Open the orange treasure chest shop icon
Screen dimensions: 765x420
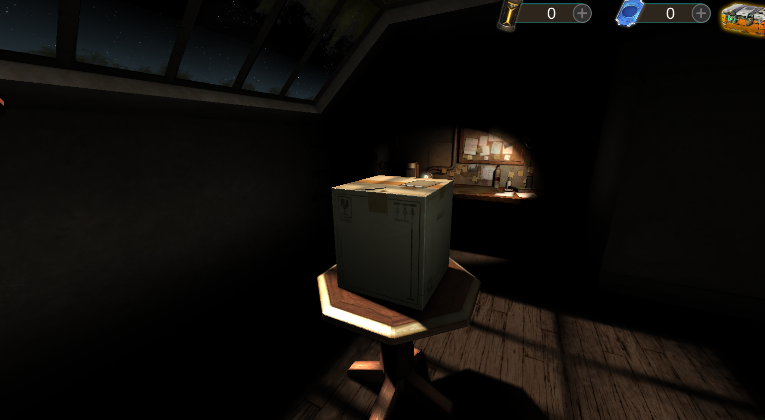click(x=743, y=17)
